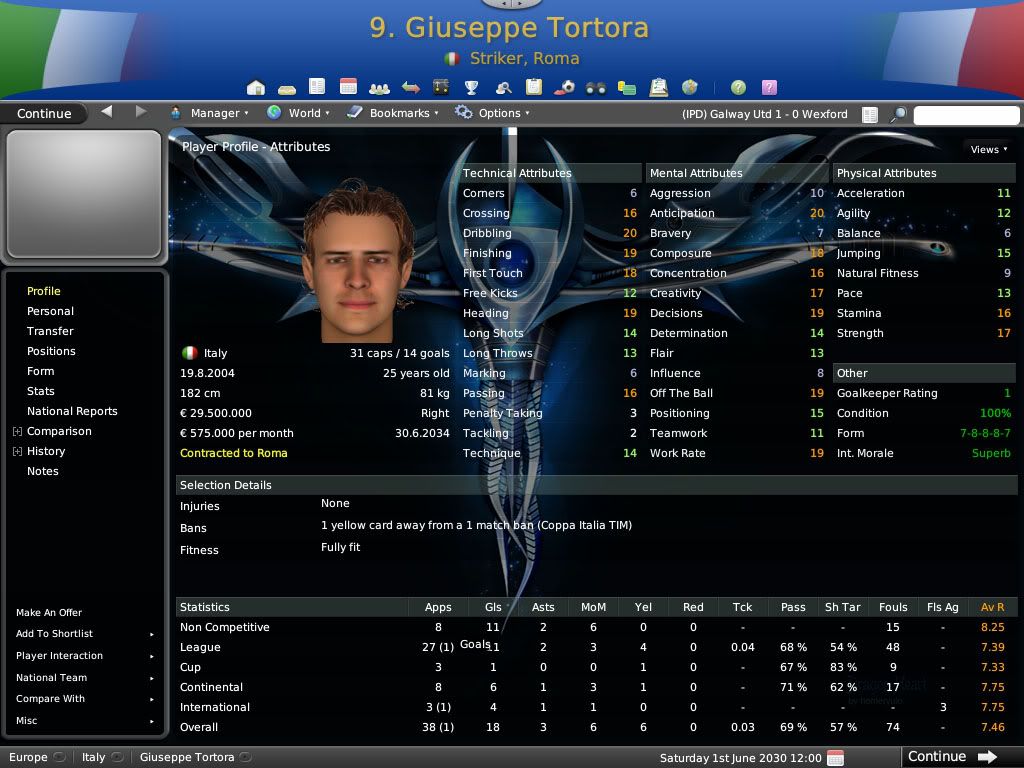This screenshot has height=768, width=1024.
Task: Open the trophy icon in the toolbar
Action: (472, 87)
